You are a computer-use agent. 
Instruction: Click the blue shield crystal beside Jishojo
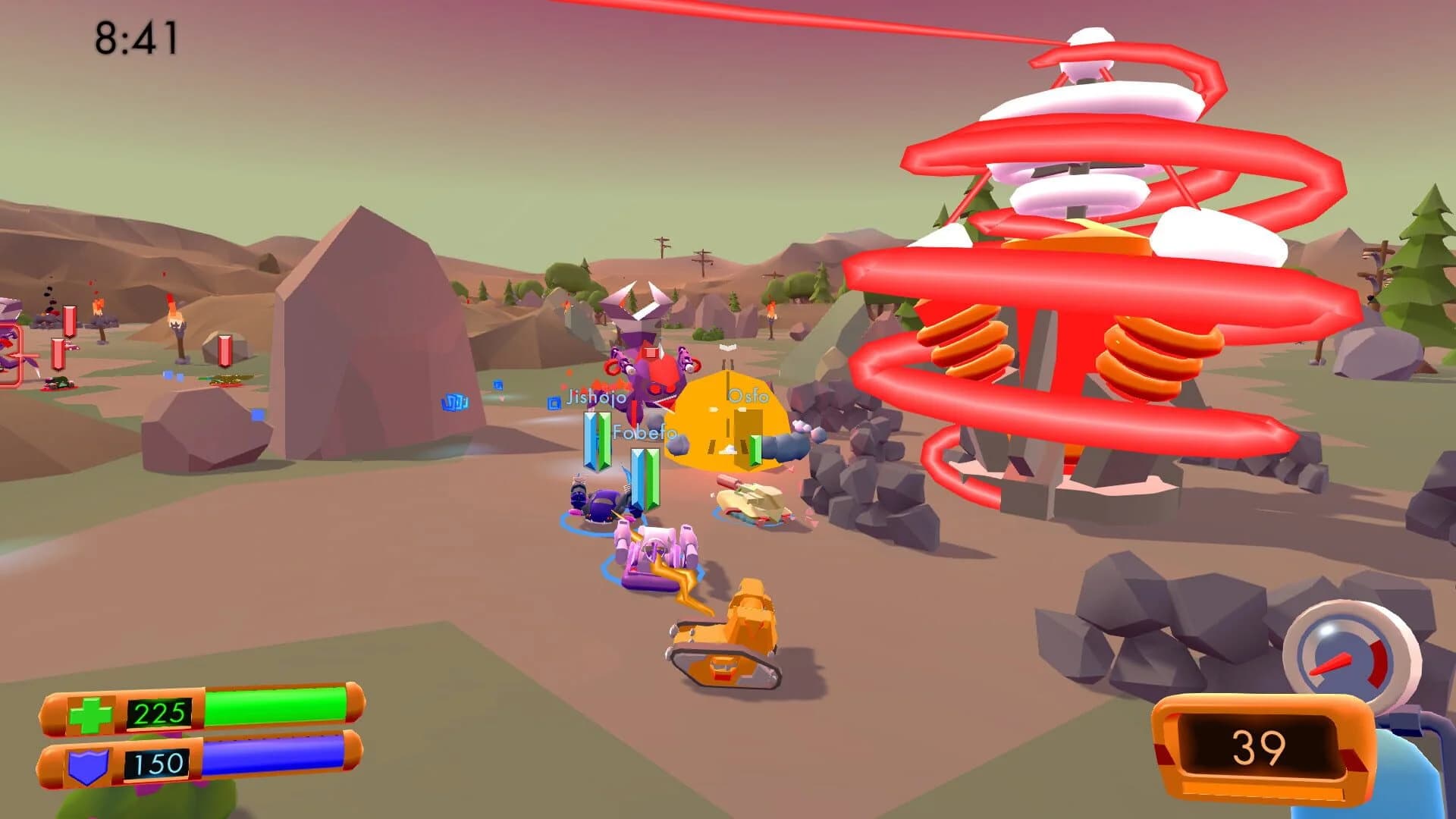click(x=590, y=440)
